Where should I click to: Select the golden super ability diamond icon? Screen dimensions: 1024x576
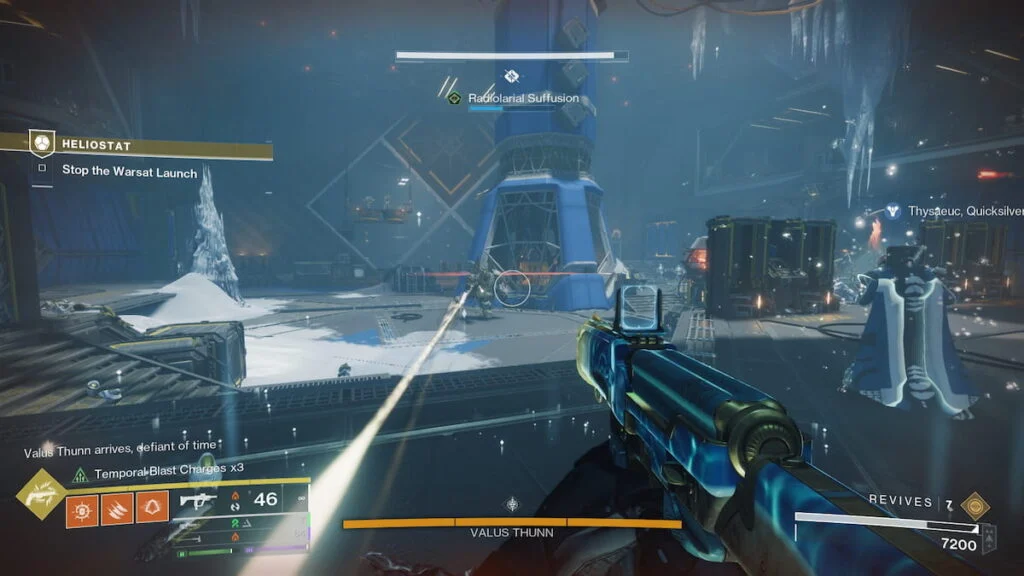(42, 492)
